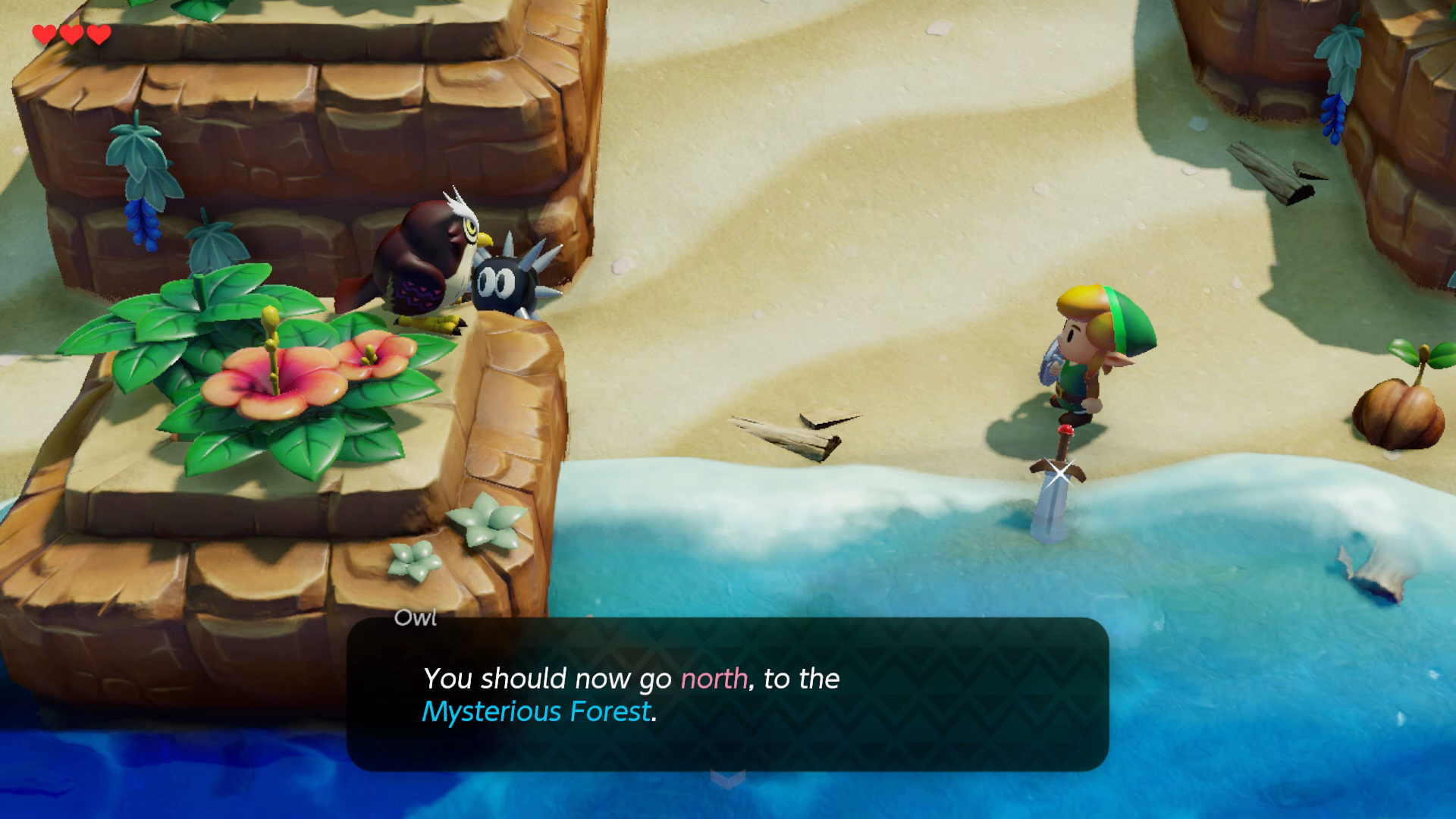Advance dialogue with the down arrow indicator

[727, 779]
